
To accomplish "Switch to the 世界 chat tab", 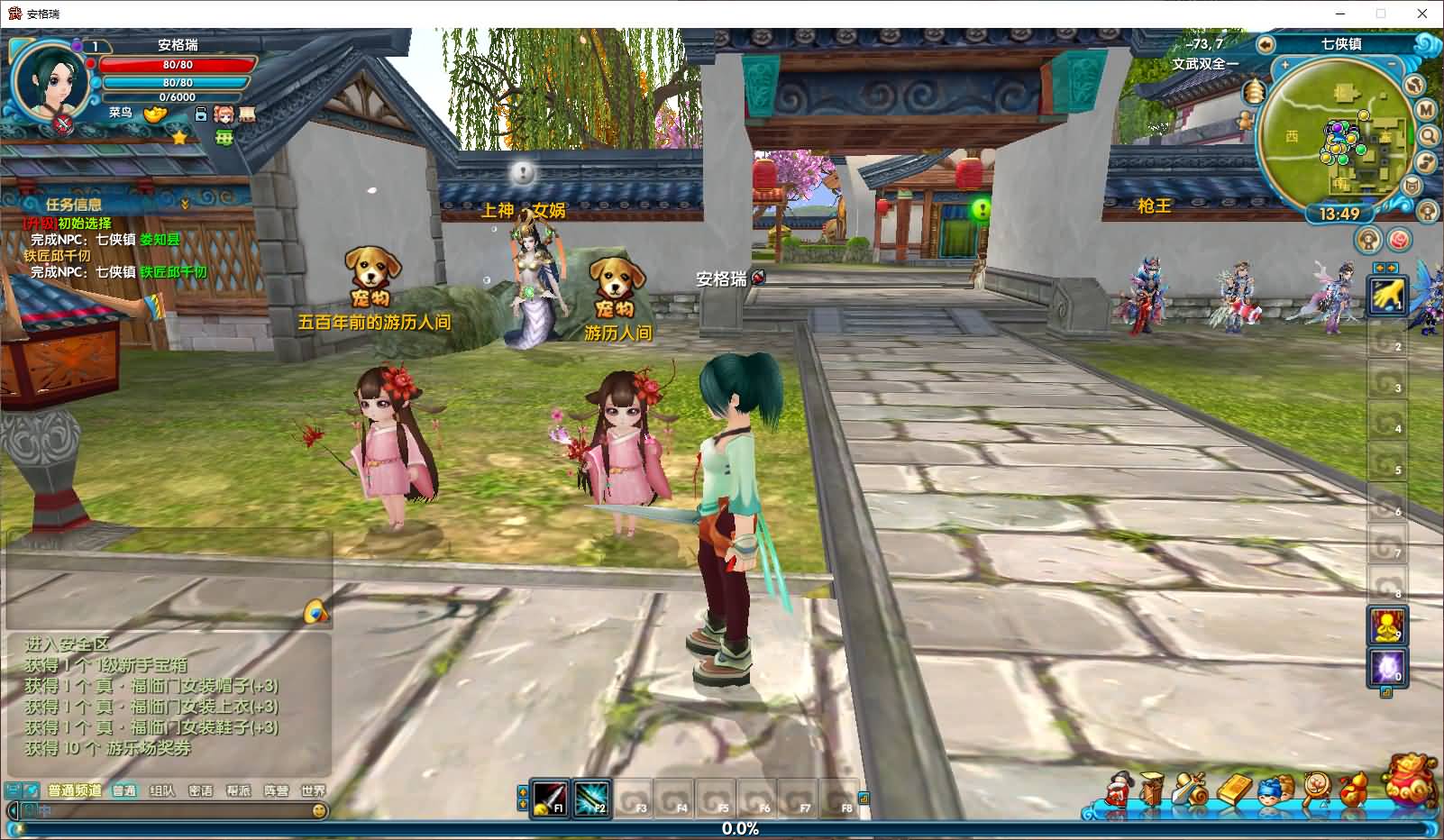I will (313, 790).
